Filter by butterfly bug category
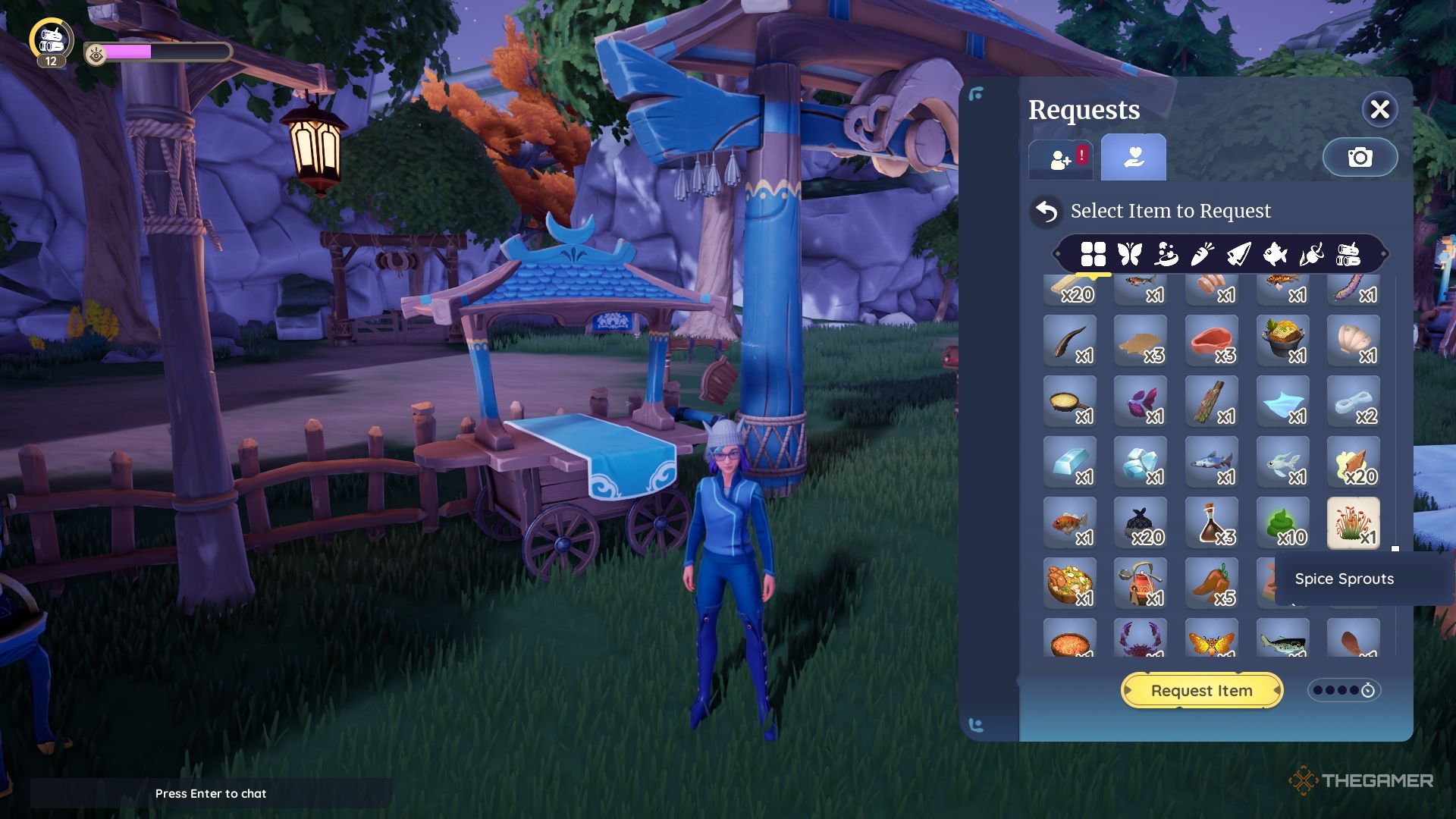The image size is (1456, 819). [1129, 254]
